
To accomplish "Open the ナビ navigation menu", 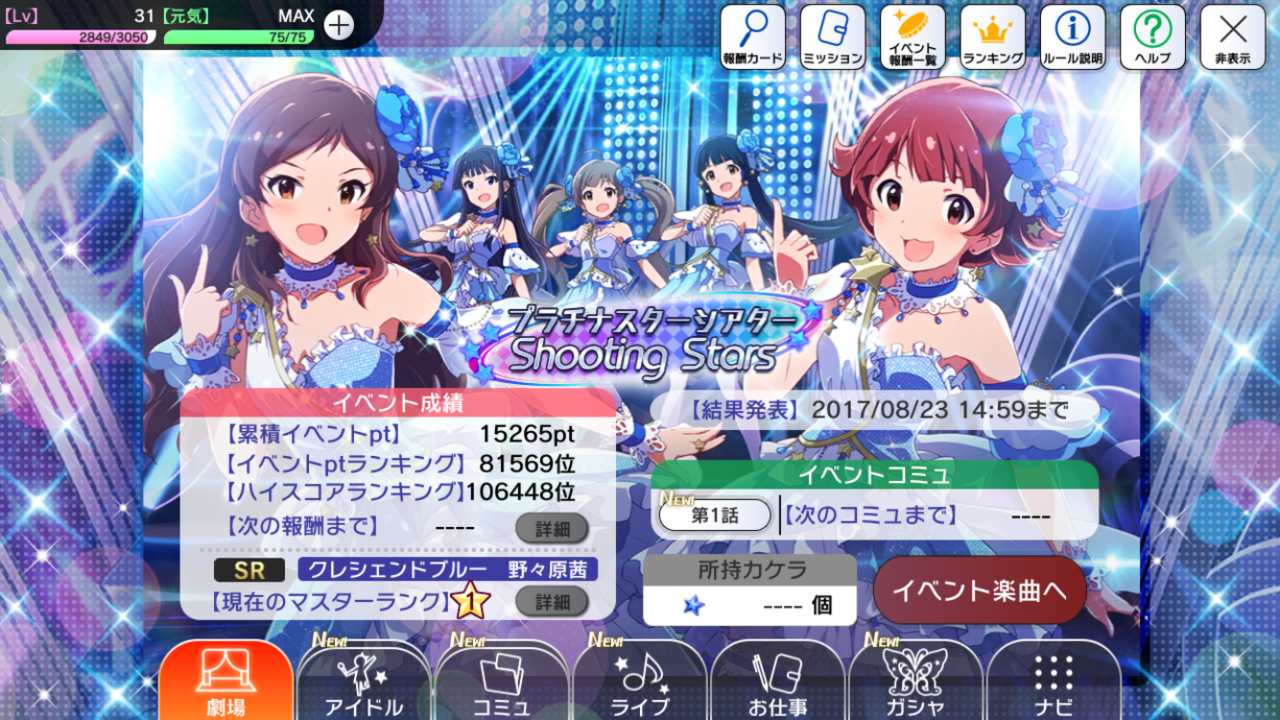I will coord(1054,683).
